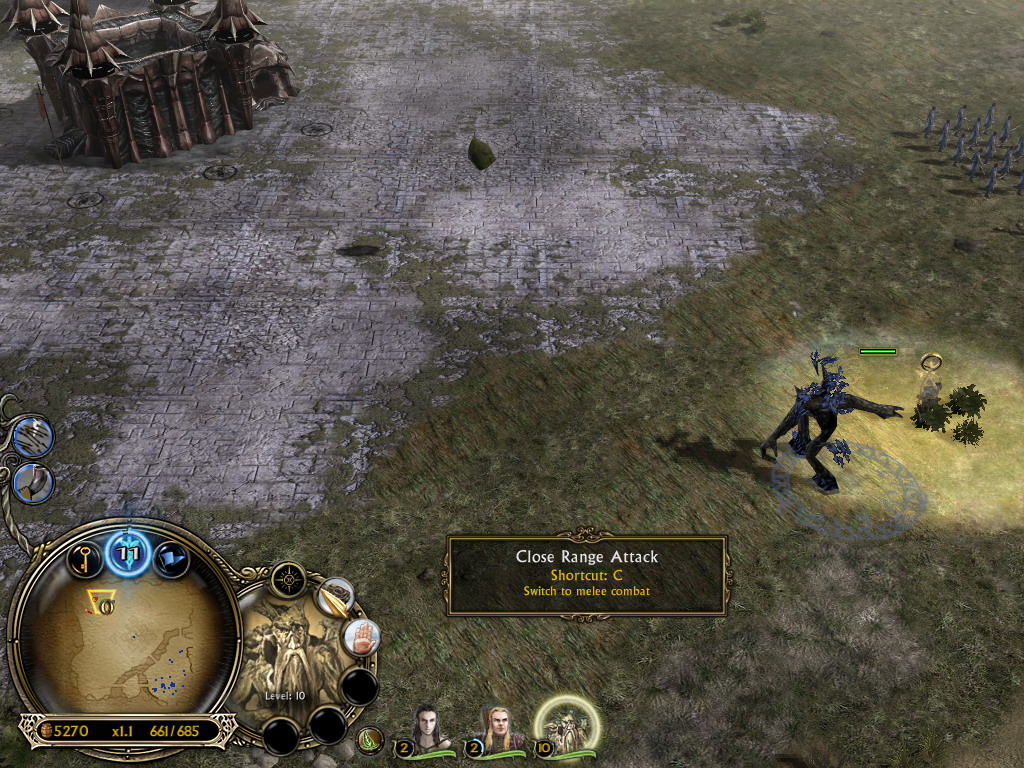Select the blonde elf hero portrait
The width and height of the screenshot is (1024, 768).
495,732
